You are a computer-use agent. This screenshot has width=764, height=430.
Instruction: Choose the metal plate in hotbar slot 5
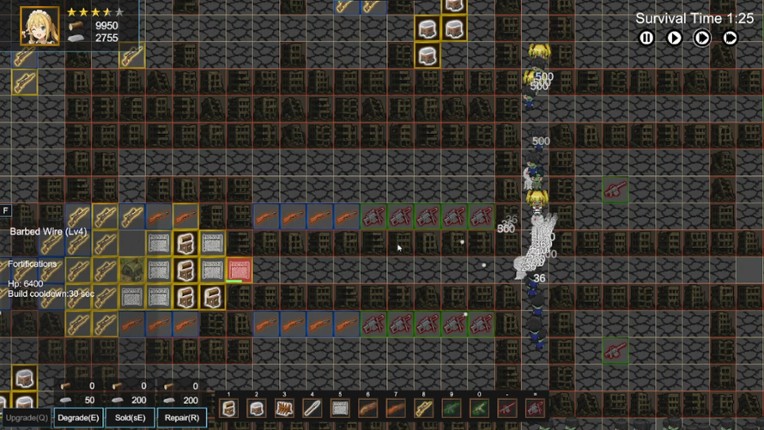pyautogui.click(x=341, y=408)
